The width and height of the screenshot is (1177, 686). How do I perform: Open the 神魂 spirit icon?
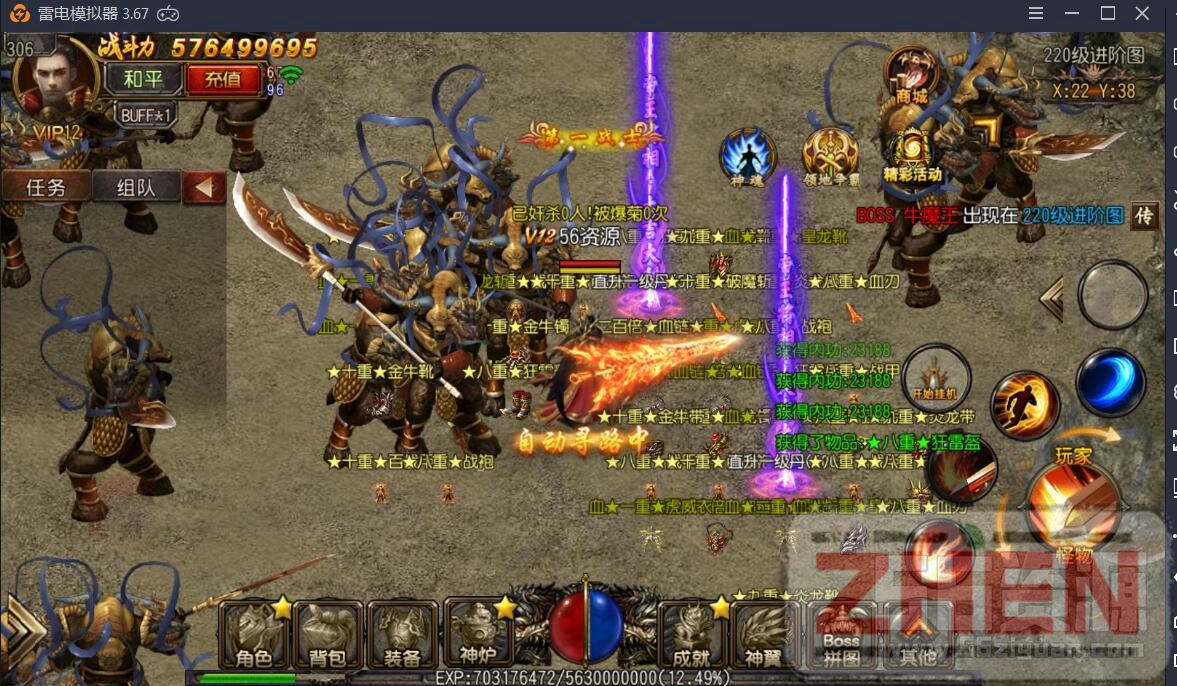[747, 156]
